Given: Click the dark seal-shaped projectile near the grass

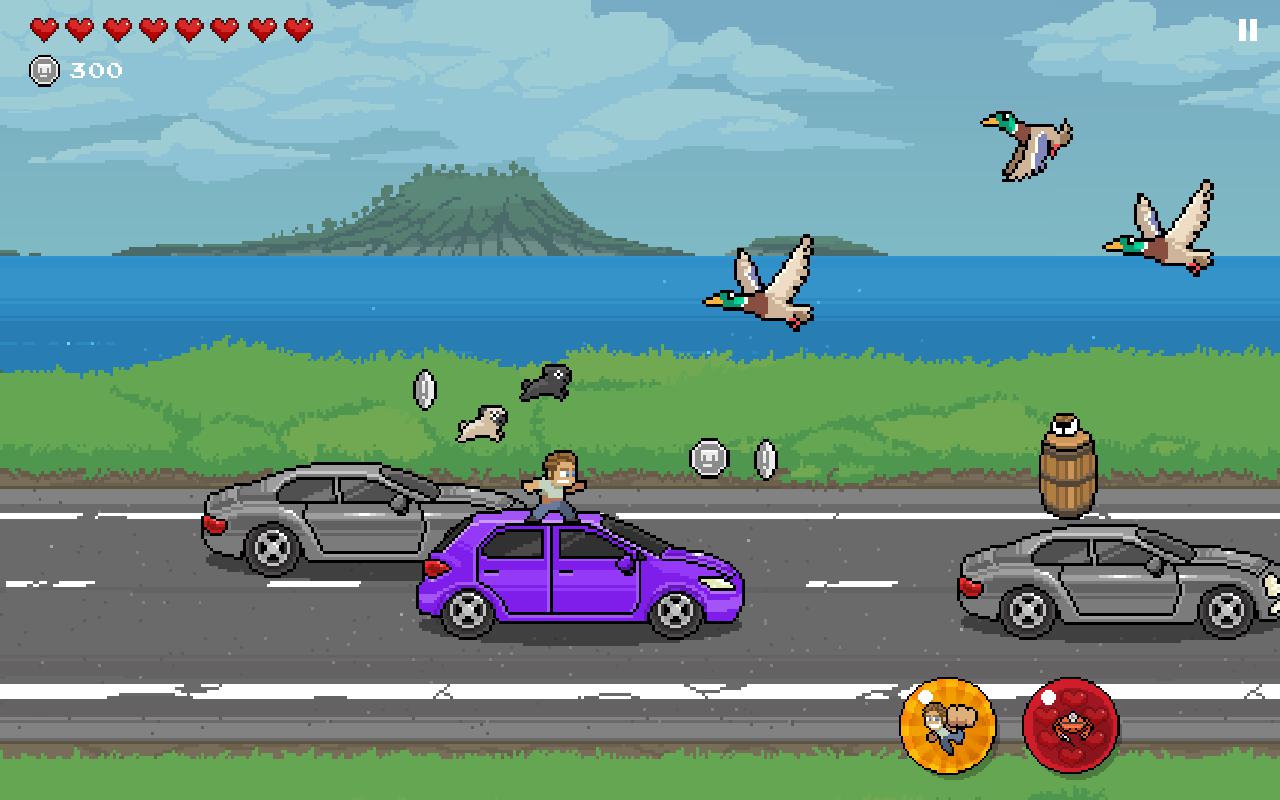Looking at the screenshot, I should click(x=548, y=381).
